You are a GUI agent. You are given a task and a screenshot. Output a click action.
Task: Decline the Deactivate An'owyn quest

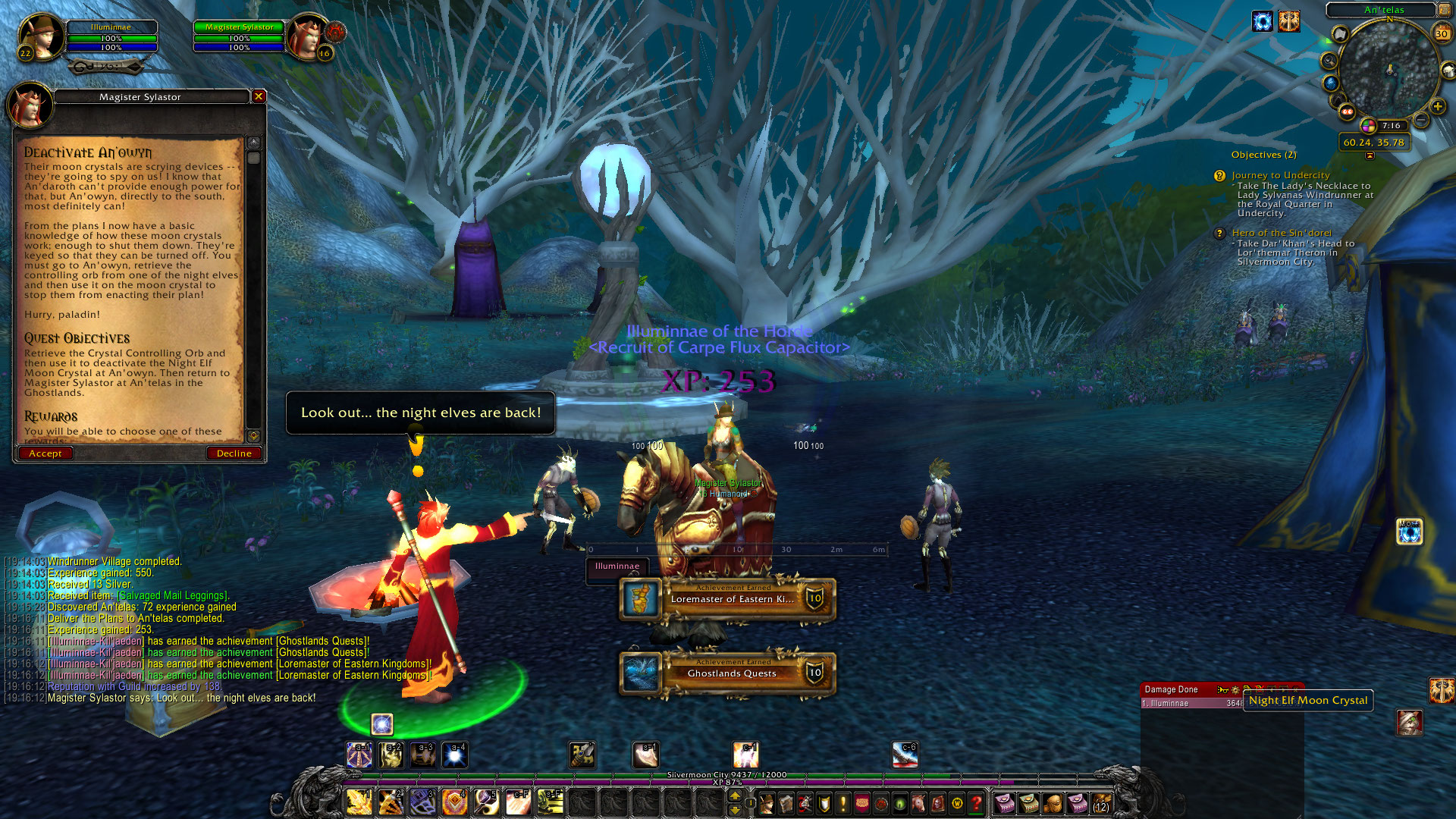coord(234,453)
